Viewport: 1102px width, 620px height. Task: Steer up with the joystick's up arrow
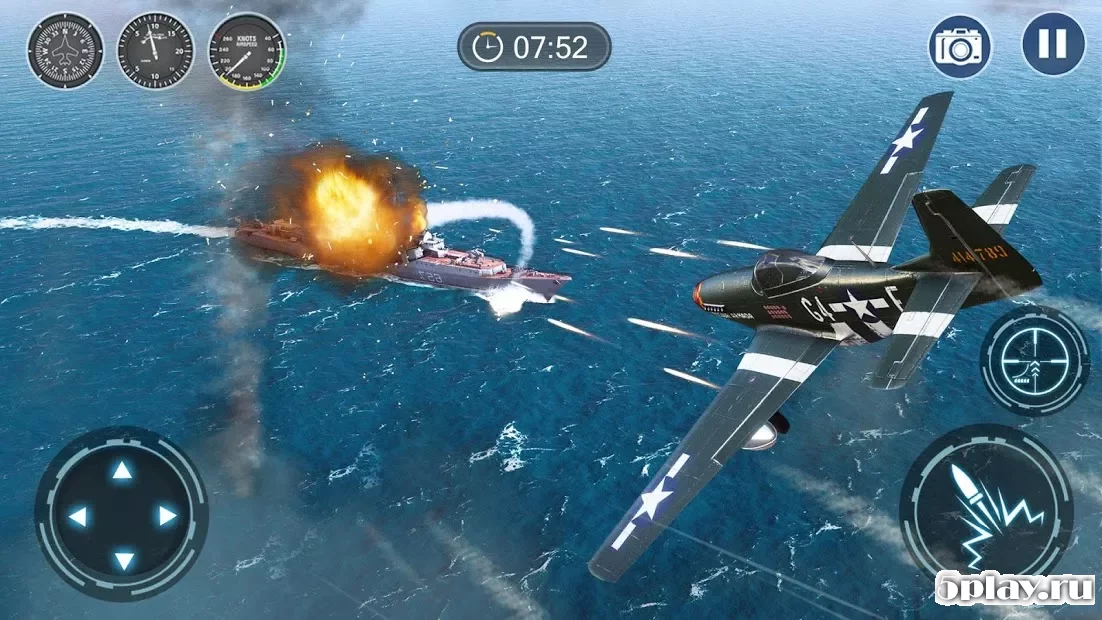coord(121,471)
